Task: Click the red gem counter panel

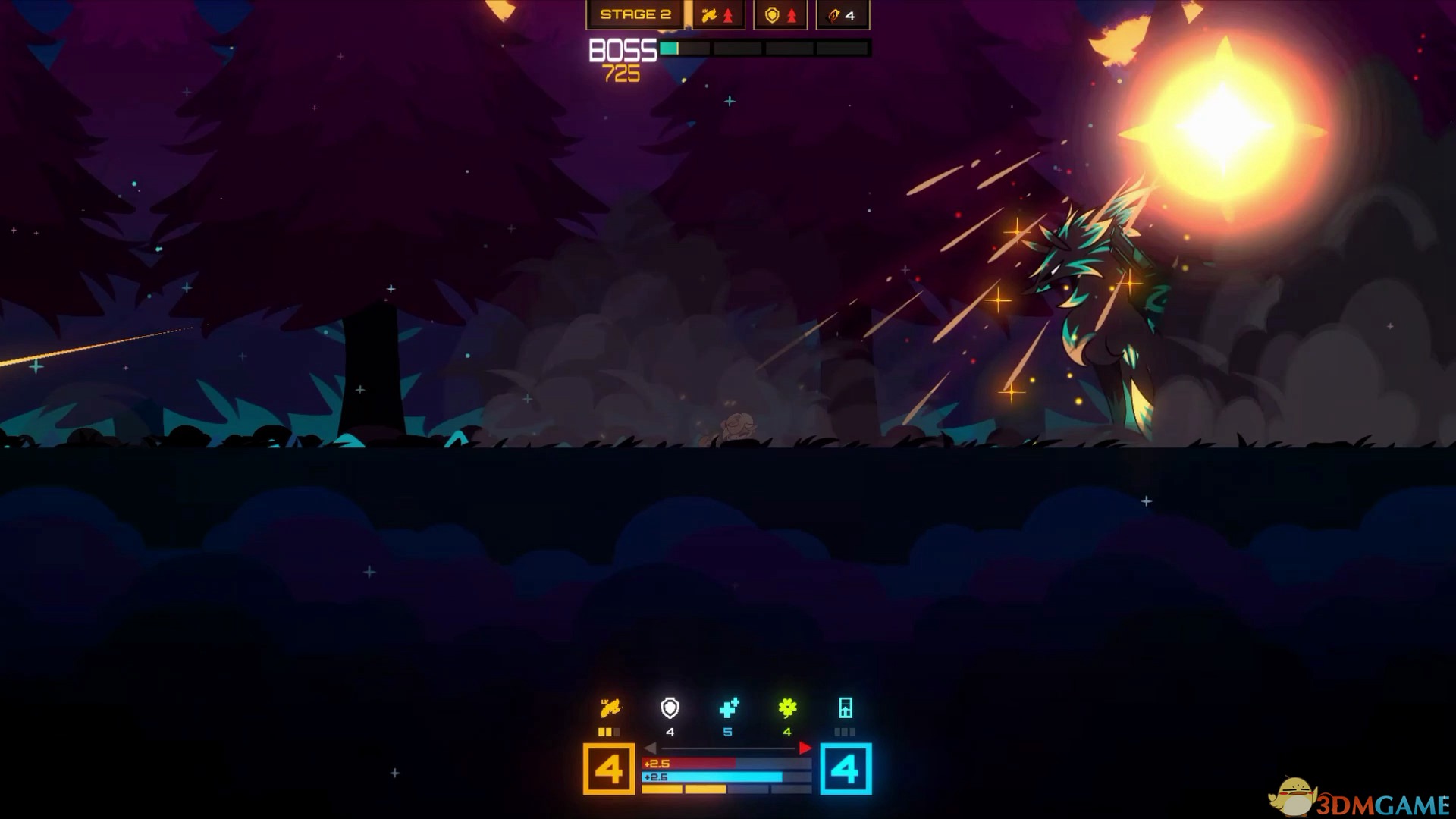Action: pos(842,15)
